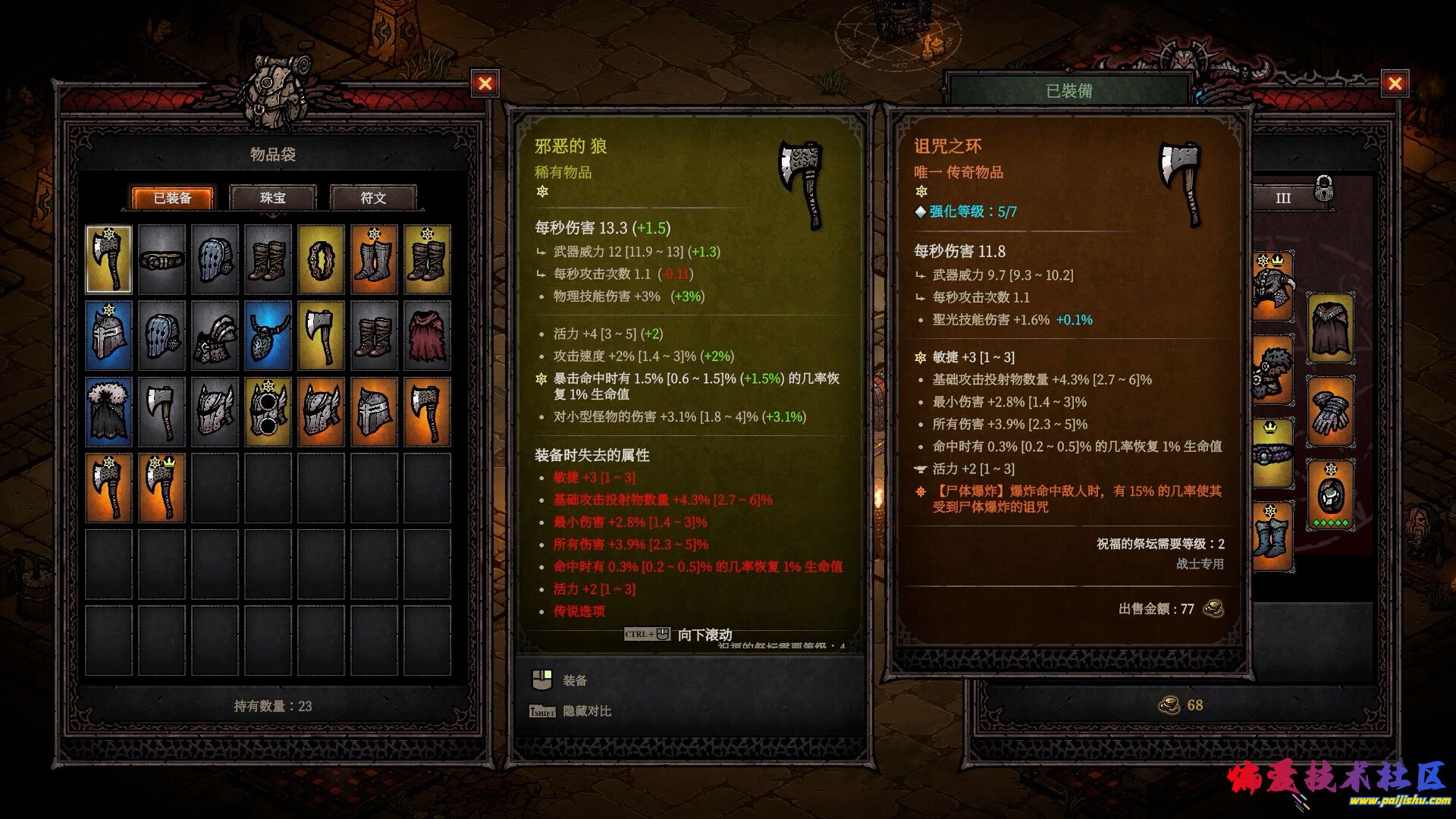This screenshot has width=1456, height=819.
Task: Pick the orange-background boots
Action: [x=374, y=260]
